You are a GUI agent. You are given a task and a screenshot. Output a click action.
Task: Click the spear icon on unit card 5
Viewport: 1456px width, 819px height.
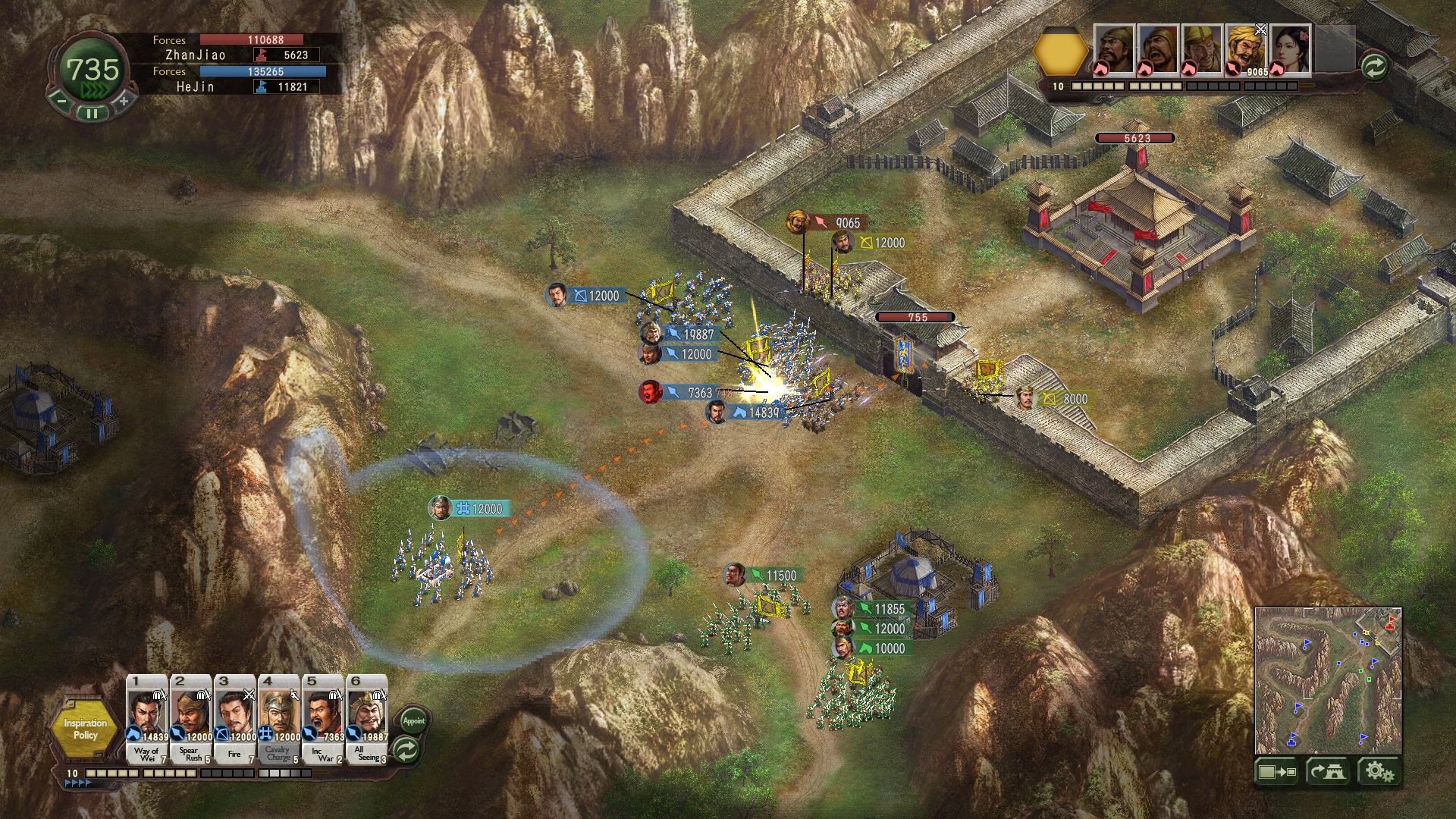[309, 733]
